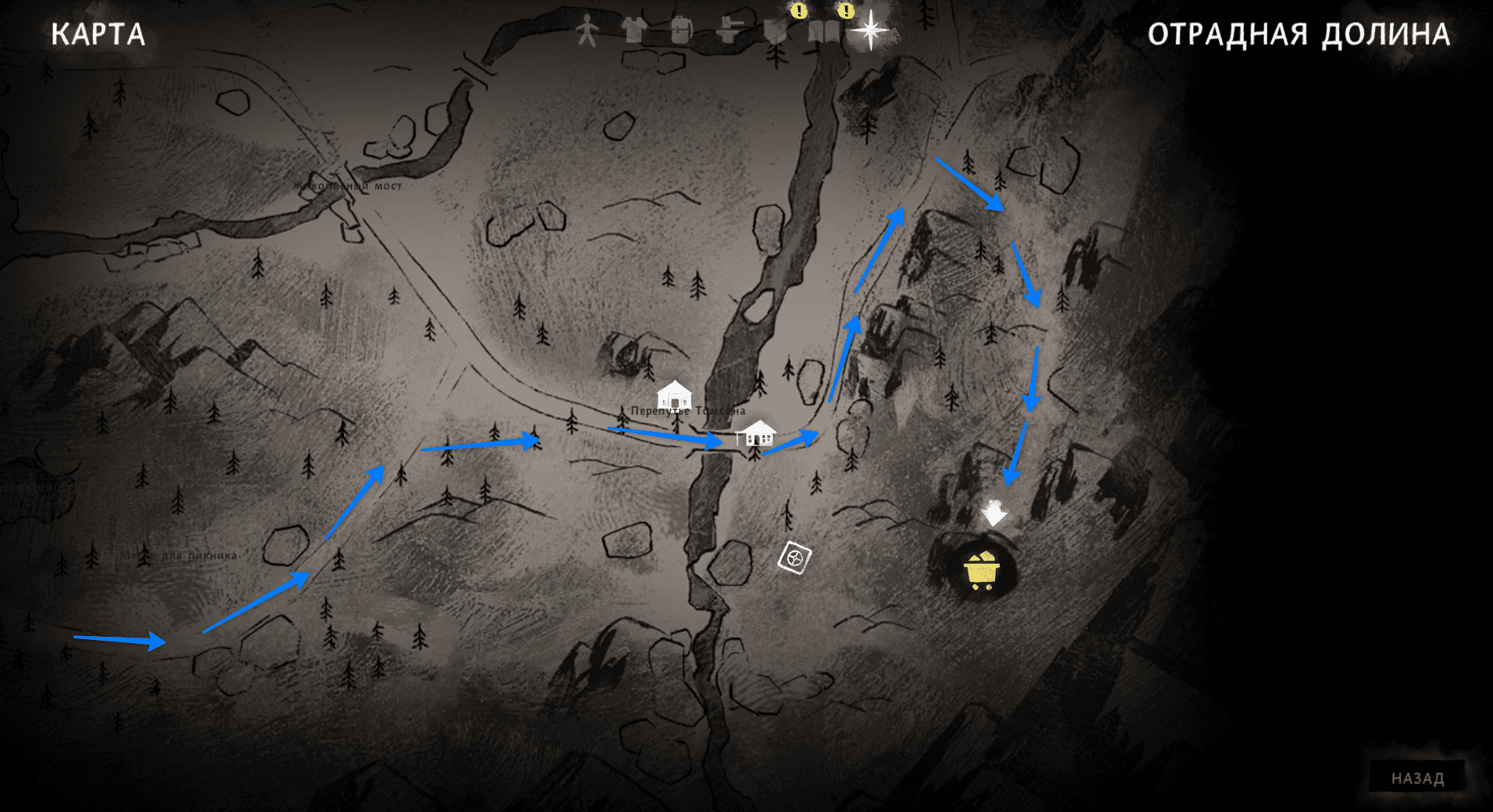Switch to the crafting workbench tab
Image resolution: width=1493 pixels, height=812 pixels.
(x=728, y=31)
